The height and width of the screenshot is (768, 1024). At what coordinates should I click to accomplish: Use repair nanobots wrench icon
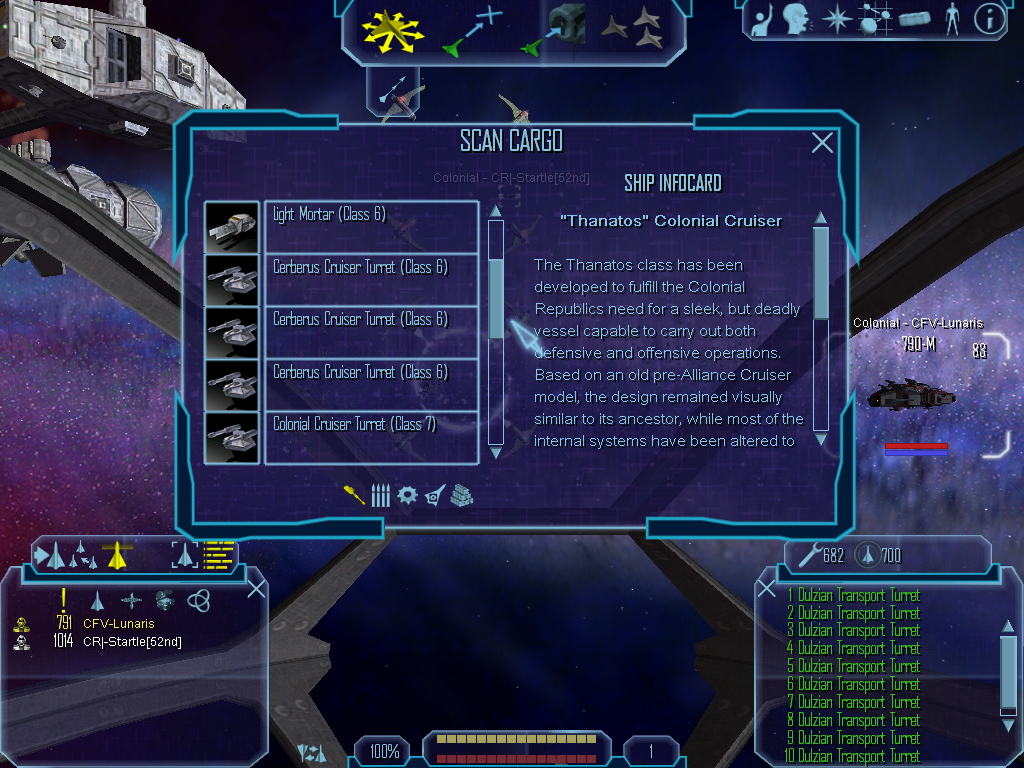click(x=808, y=555)
